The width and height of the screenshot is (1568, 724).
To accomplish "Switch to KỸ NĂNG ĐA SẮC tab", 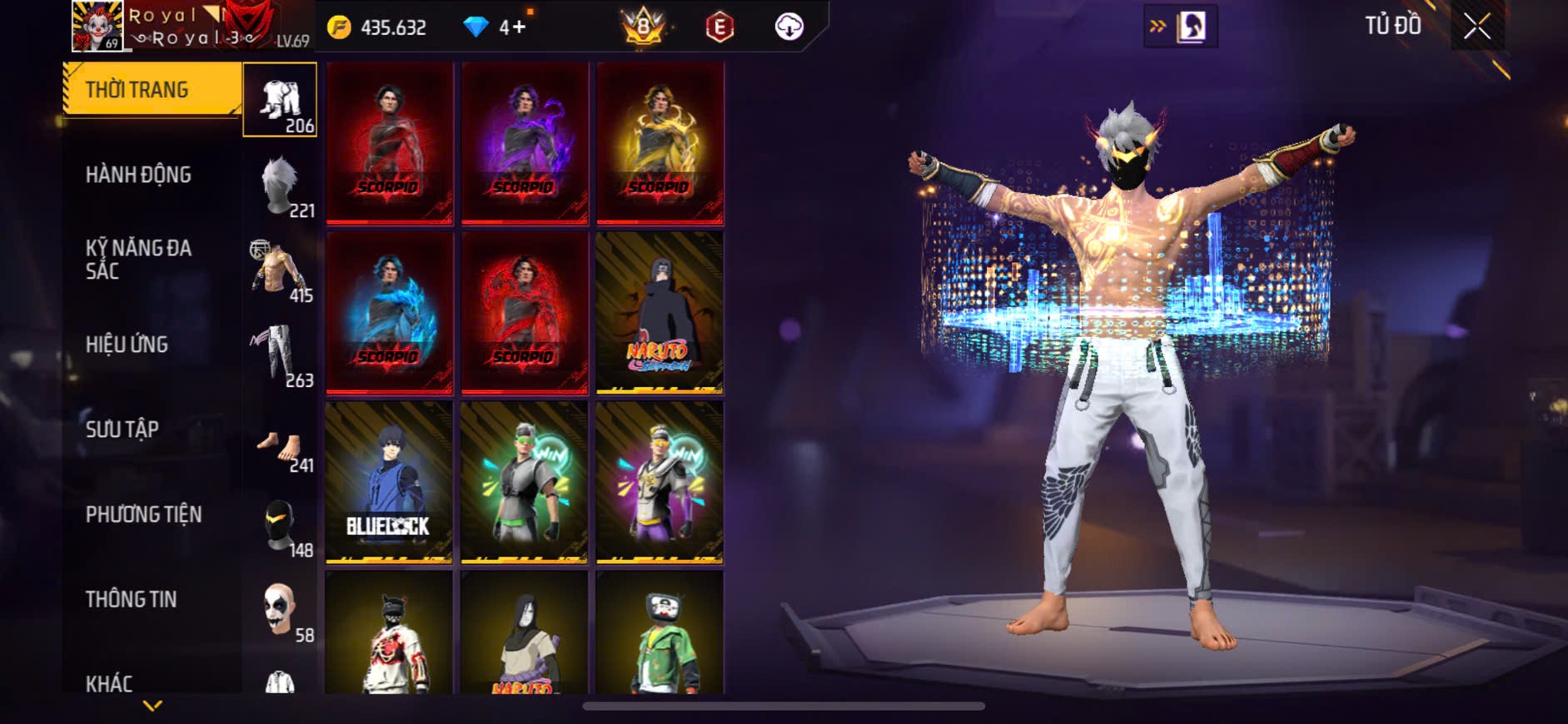I will pyautogui.click(x=138, y=260).
